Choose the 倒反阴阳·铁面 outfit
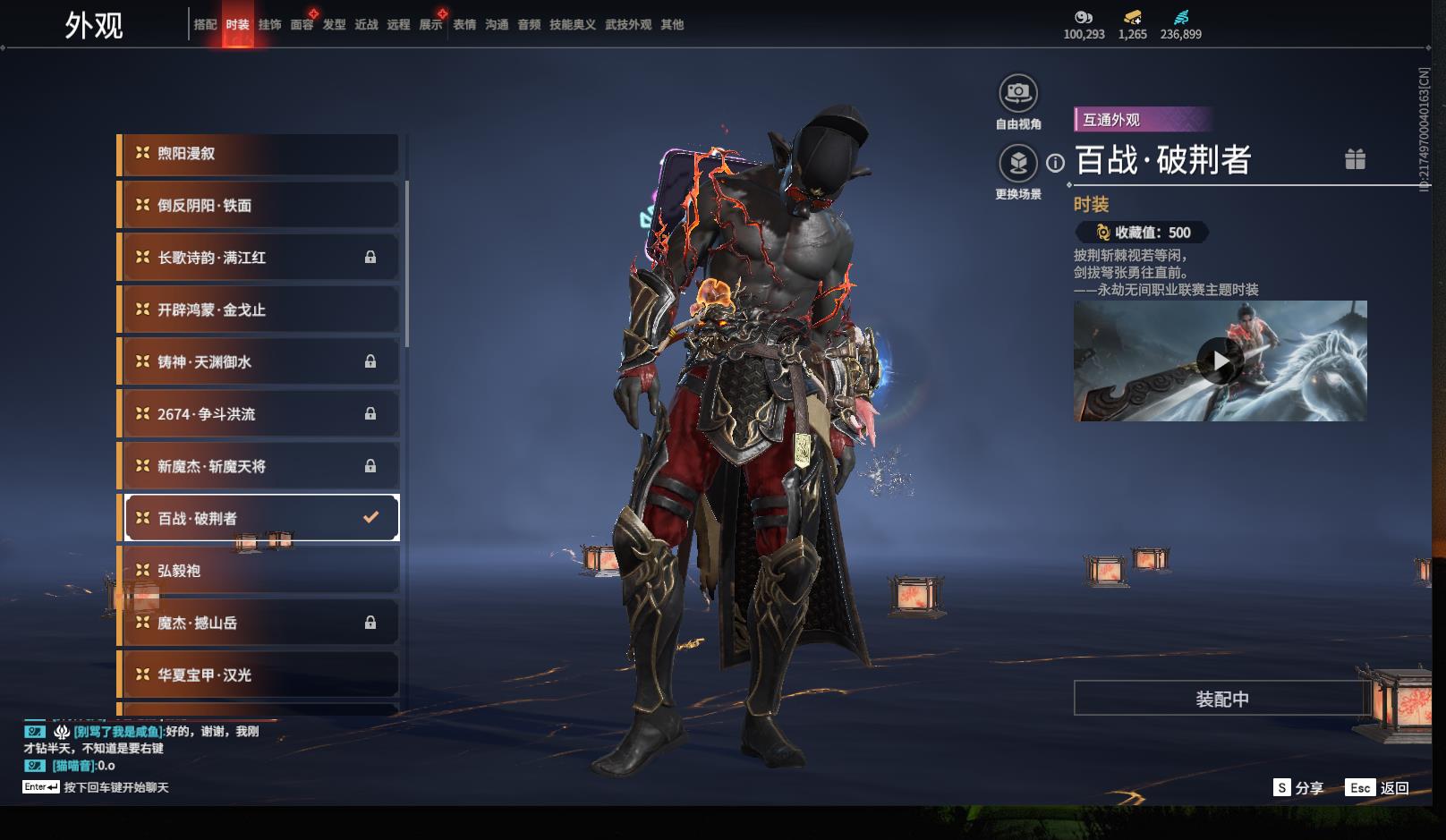This screenshot has height=840, width=1446. click(259, 206)
